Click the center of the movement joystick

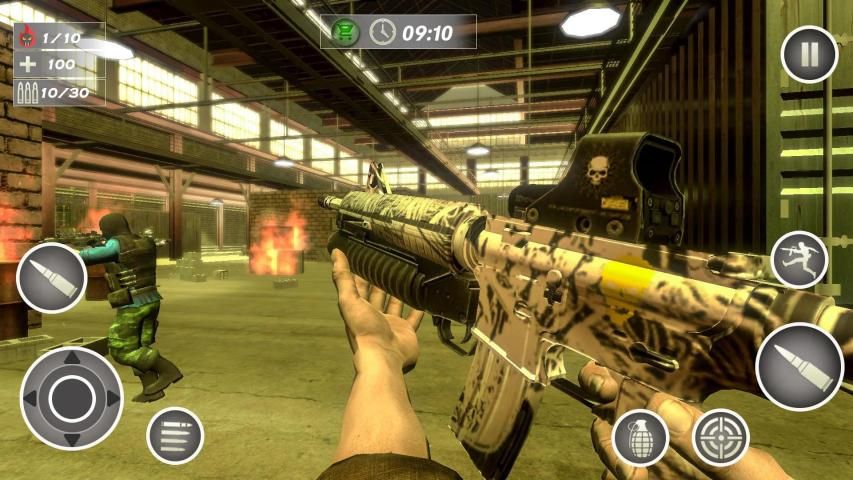click(x=71, y=397)
